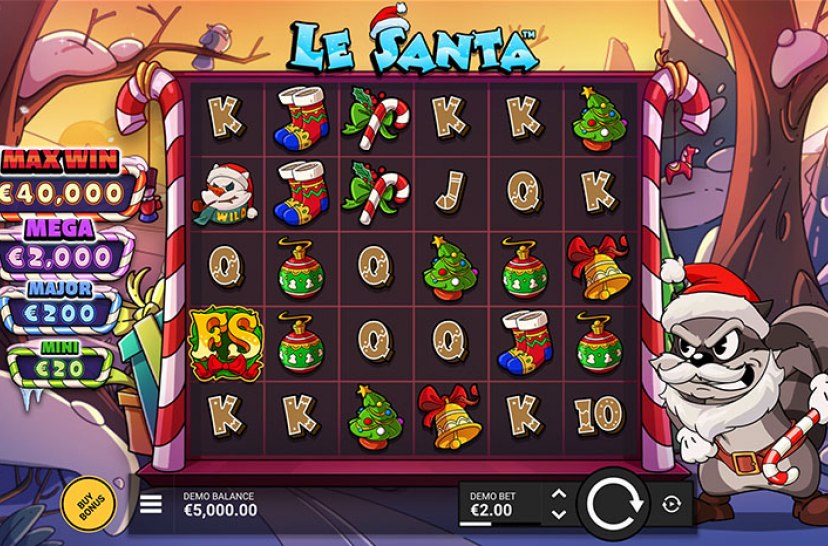Open the hamburger menu
Image resolution: width=828 pixels, height=546 pixels.
[x=151, y=504]
